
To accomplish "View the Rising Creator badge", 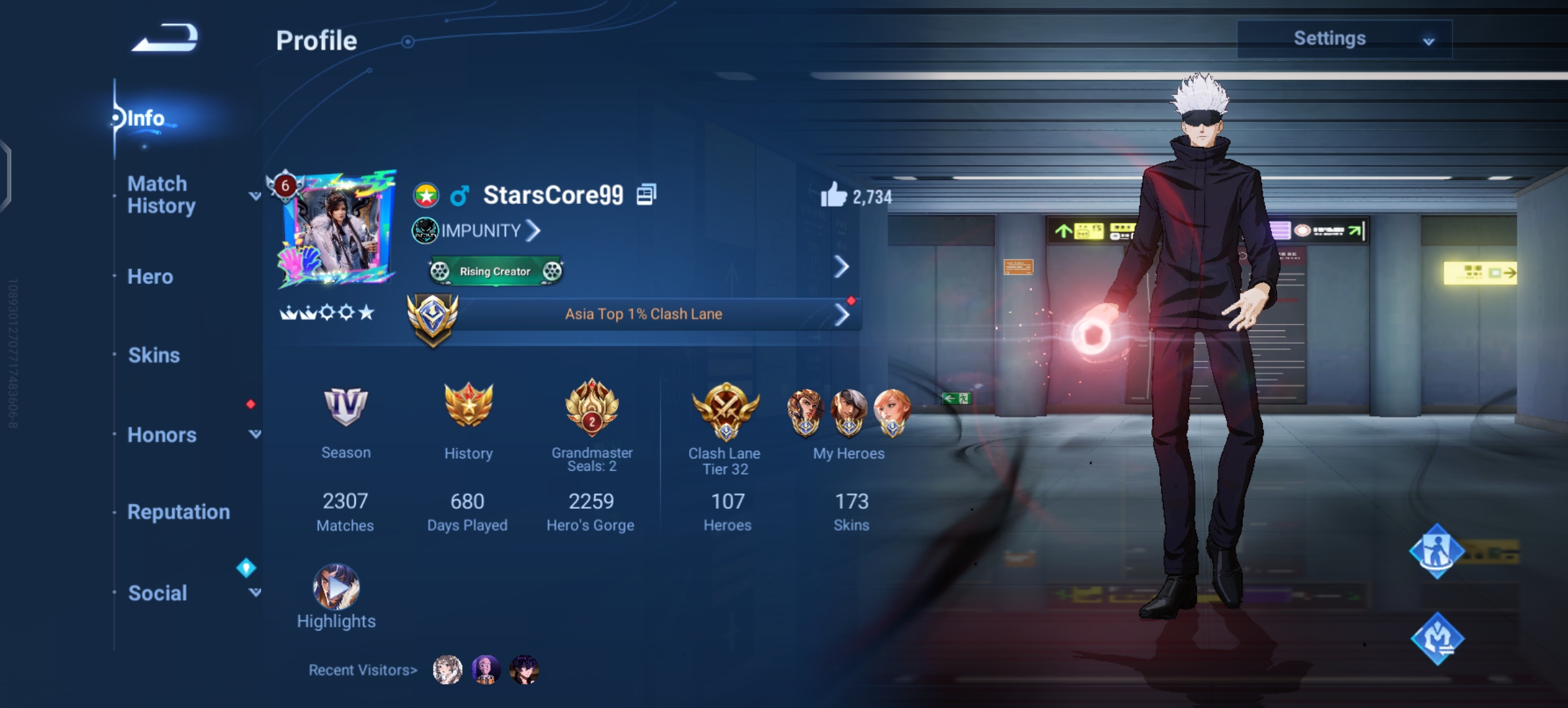I will point(496,271).
